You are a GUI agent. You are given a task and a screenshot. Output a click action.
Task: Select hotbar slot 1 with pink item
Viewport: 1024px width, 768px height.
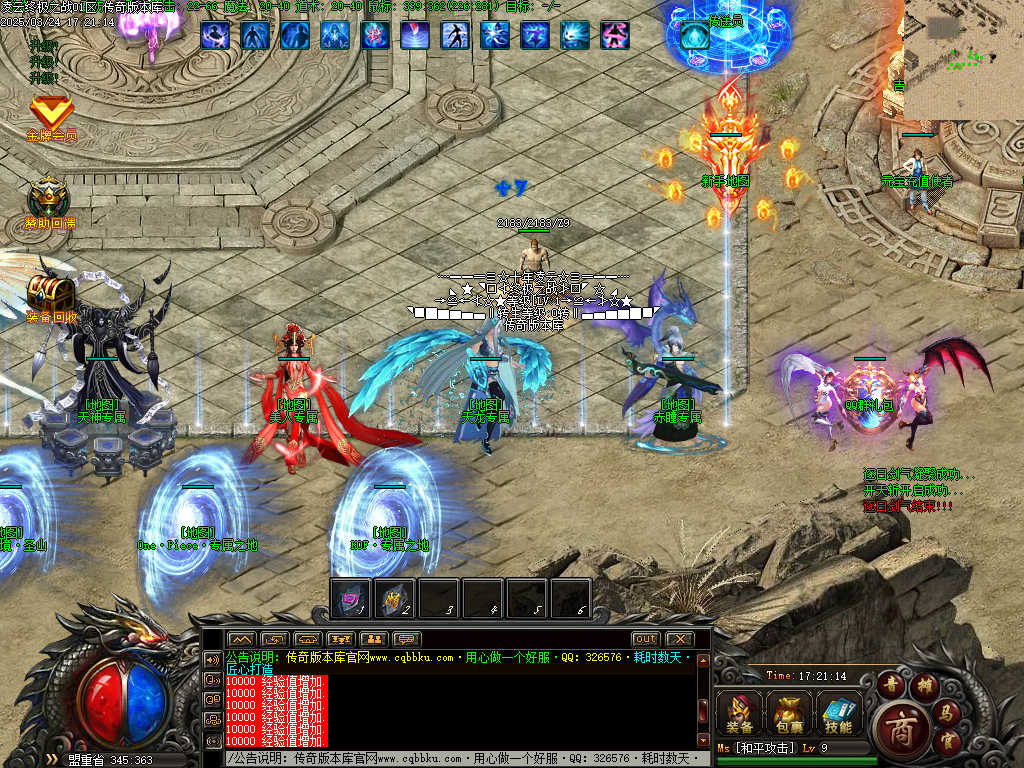click(351, 598)
